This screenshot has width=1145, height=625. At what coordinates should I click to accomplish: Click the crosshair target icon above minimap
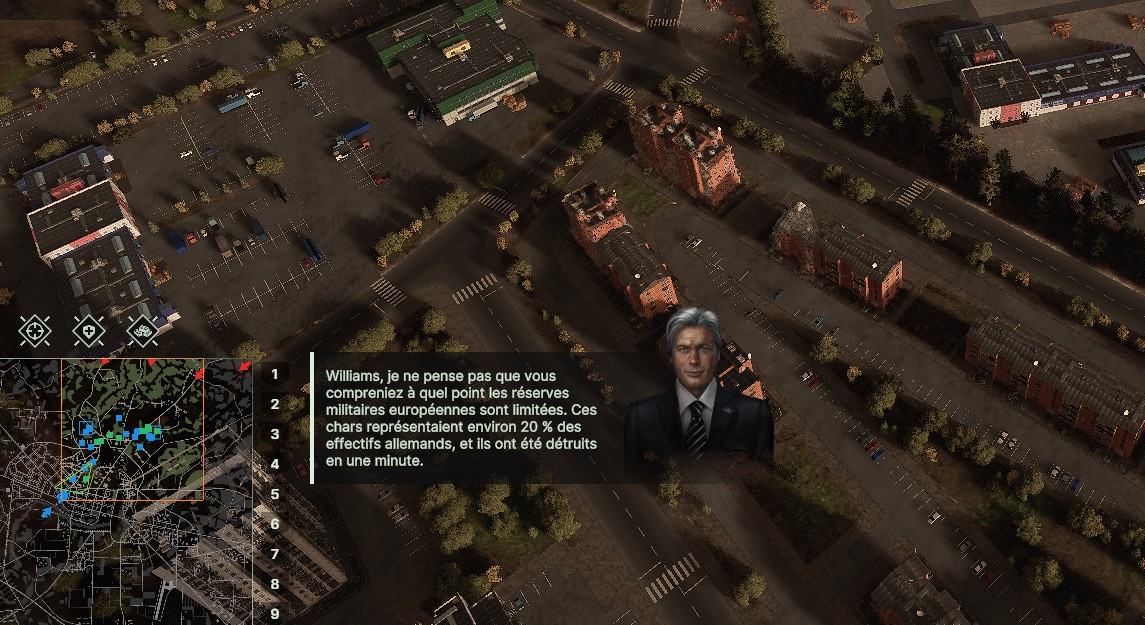point(36,329)
